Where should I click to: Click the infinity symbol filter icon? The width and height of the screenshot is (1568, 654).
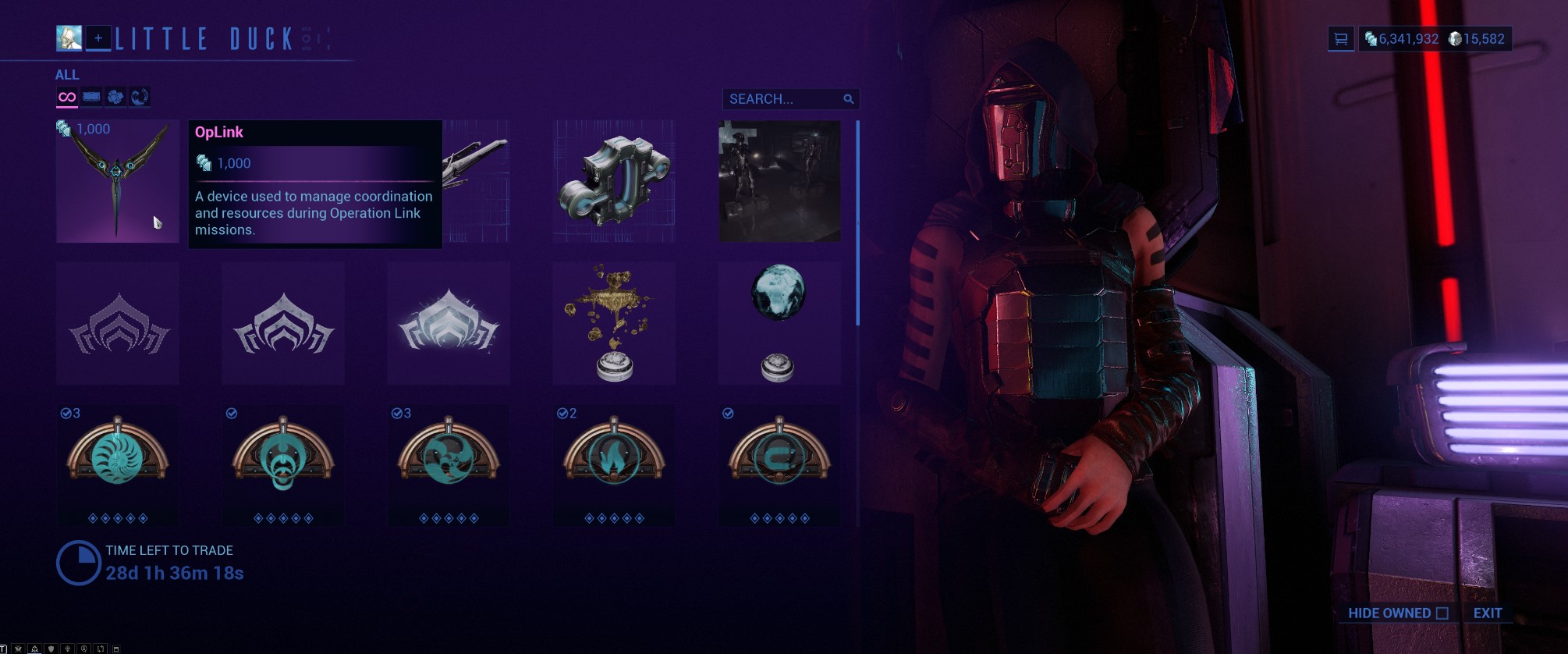[67, 97]
